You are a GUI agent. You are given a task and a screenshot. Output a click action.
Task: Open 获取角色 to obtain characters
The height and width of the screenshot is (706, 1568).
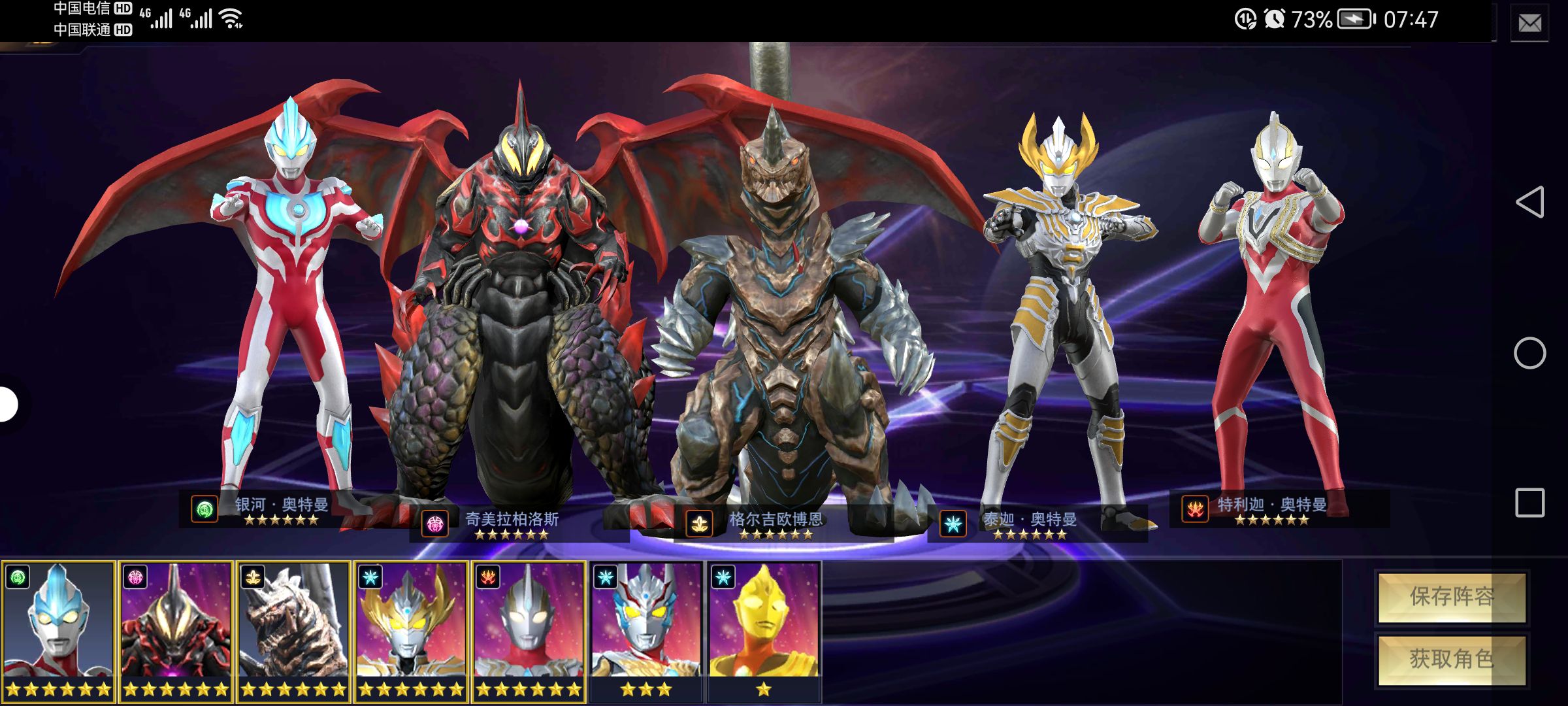(1452, 660)
